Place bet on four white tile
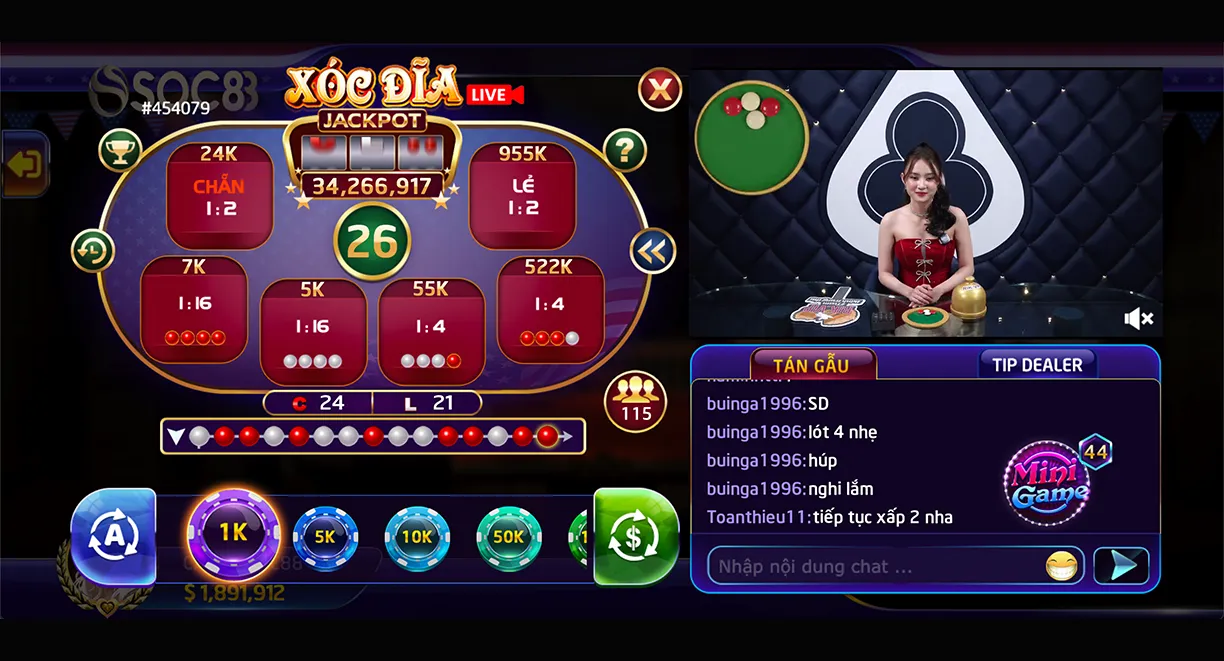 coord(313,332)
